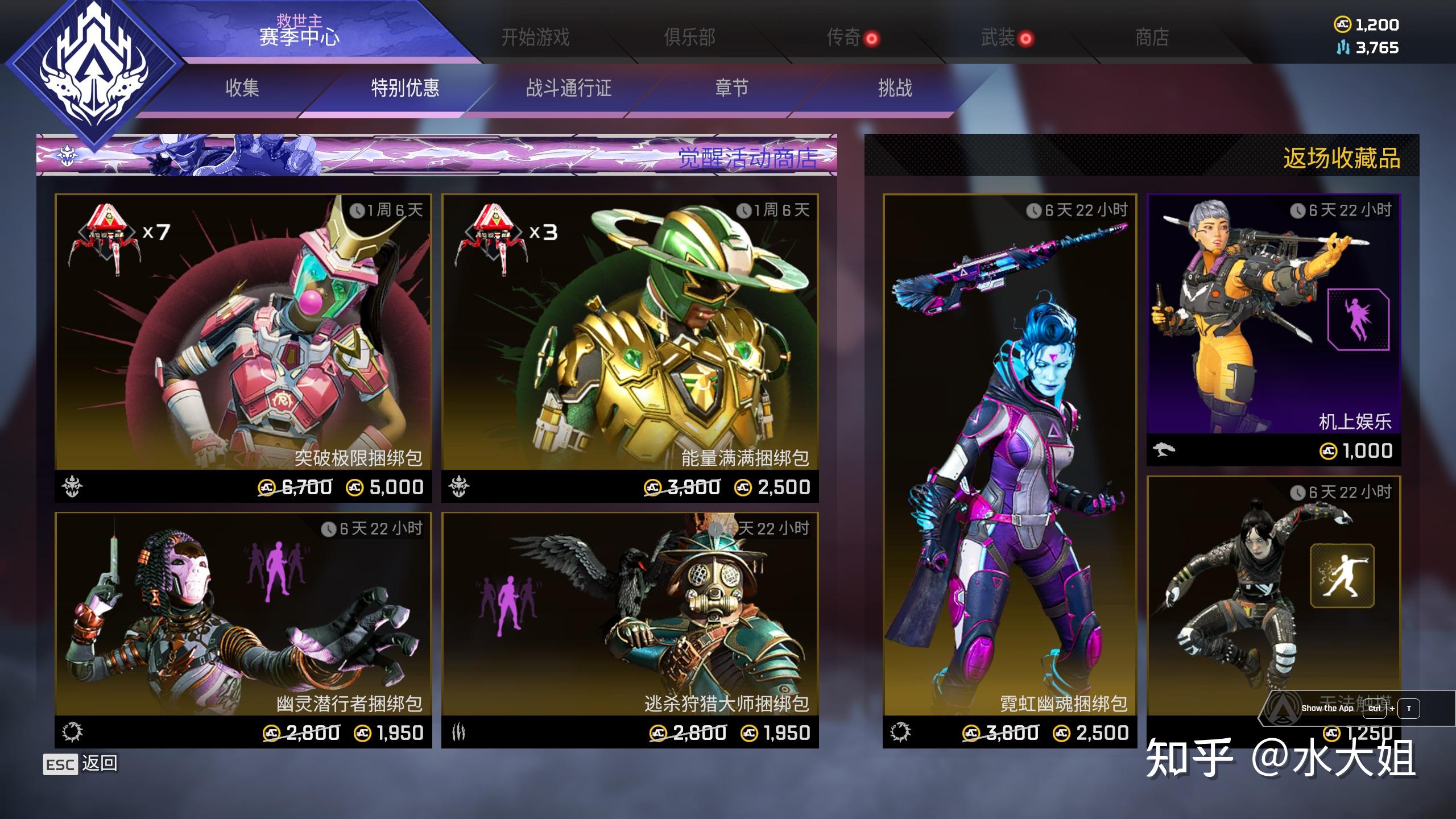Open the 能量满满捆绑包 bundle offer

[630, 347]
